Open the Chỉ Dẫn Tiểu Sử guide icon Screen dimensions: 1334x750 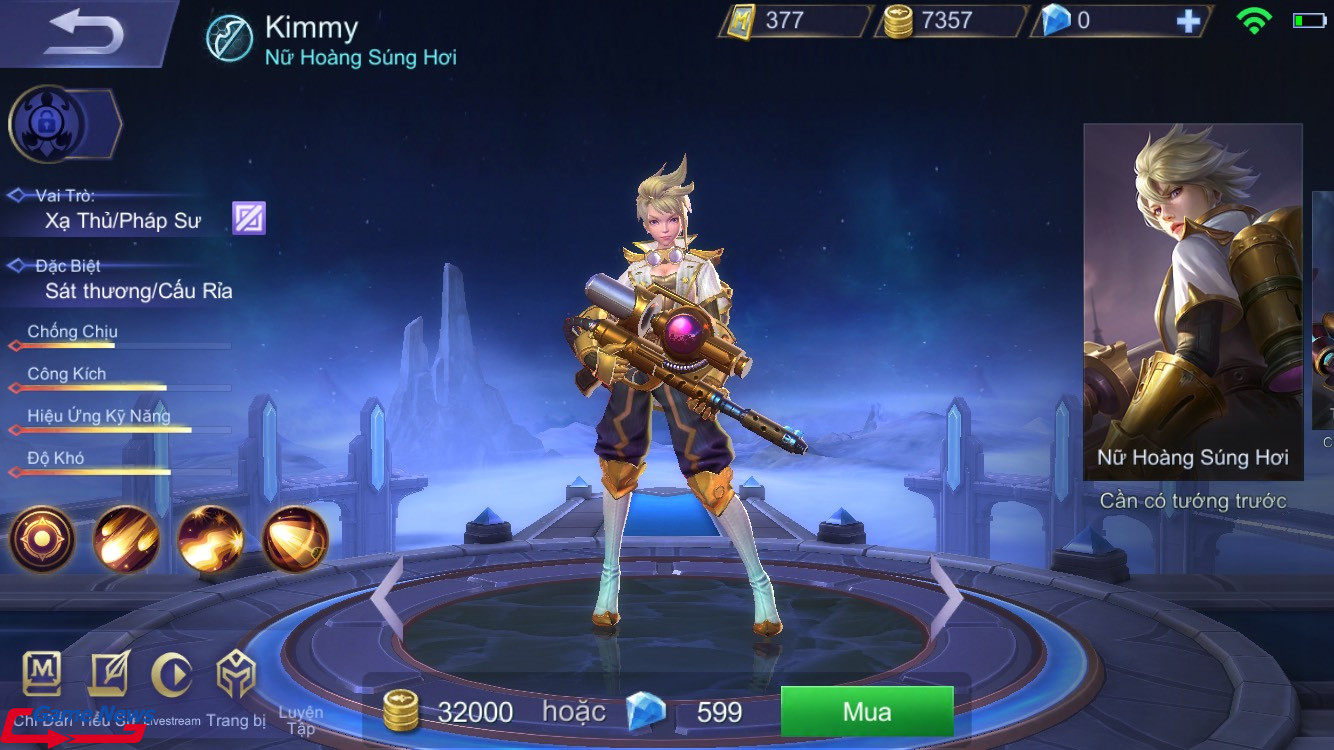42,676
